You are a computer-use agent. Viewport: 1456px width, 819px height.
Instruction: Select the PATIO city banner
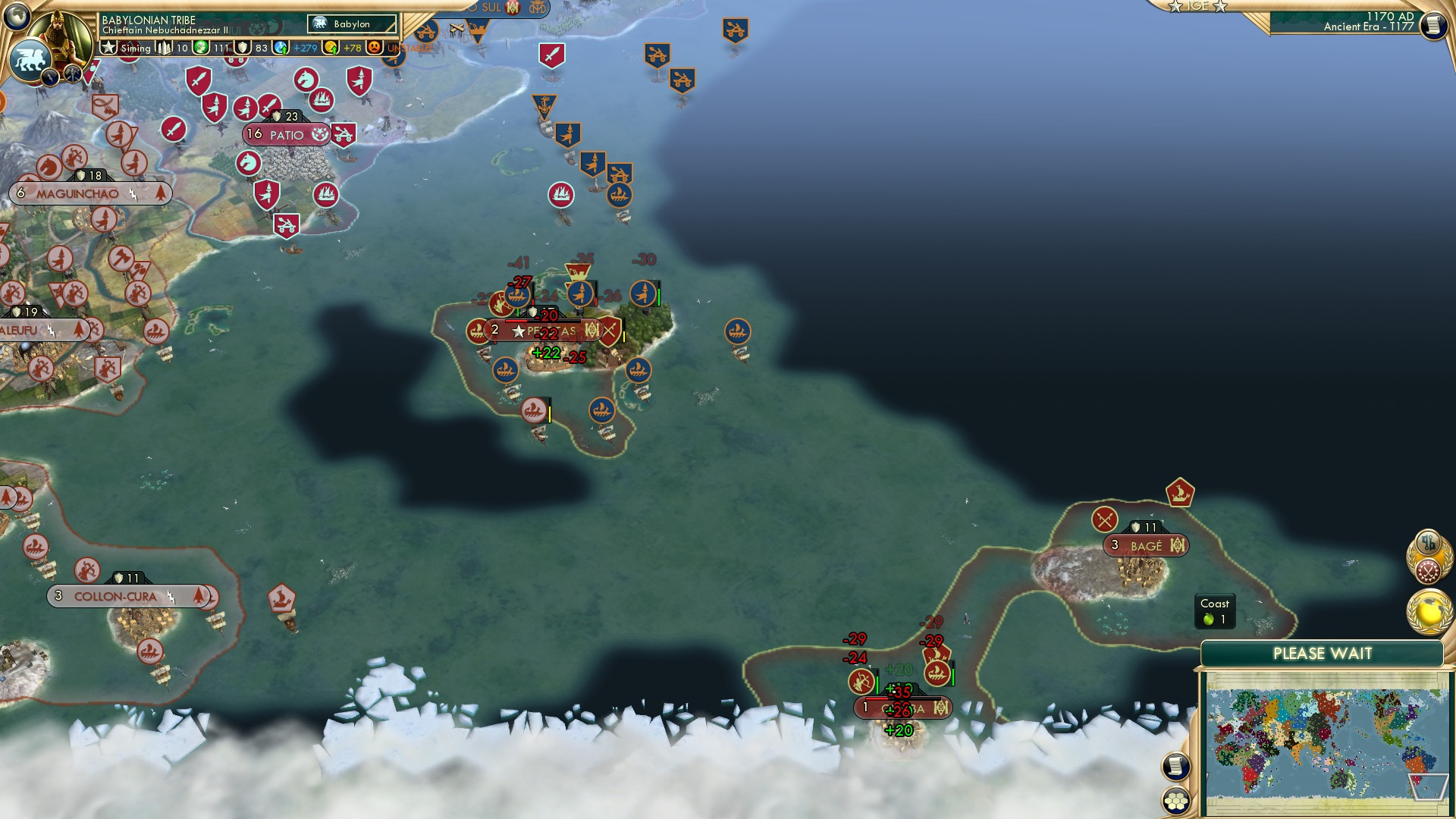click(x=284, y=134)
